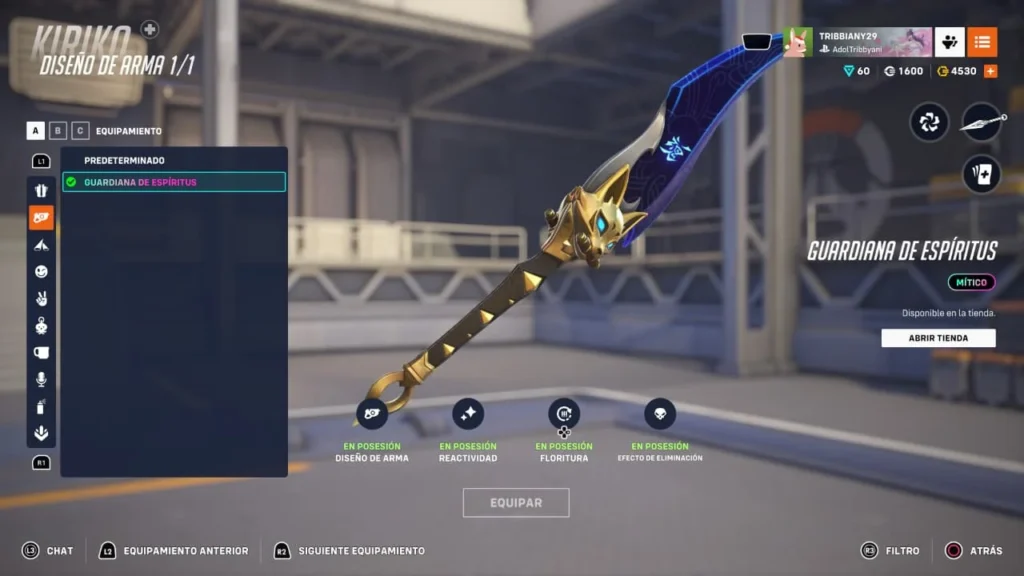
Task: Open the social group icon
Action: [x=950, y=42]
